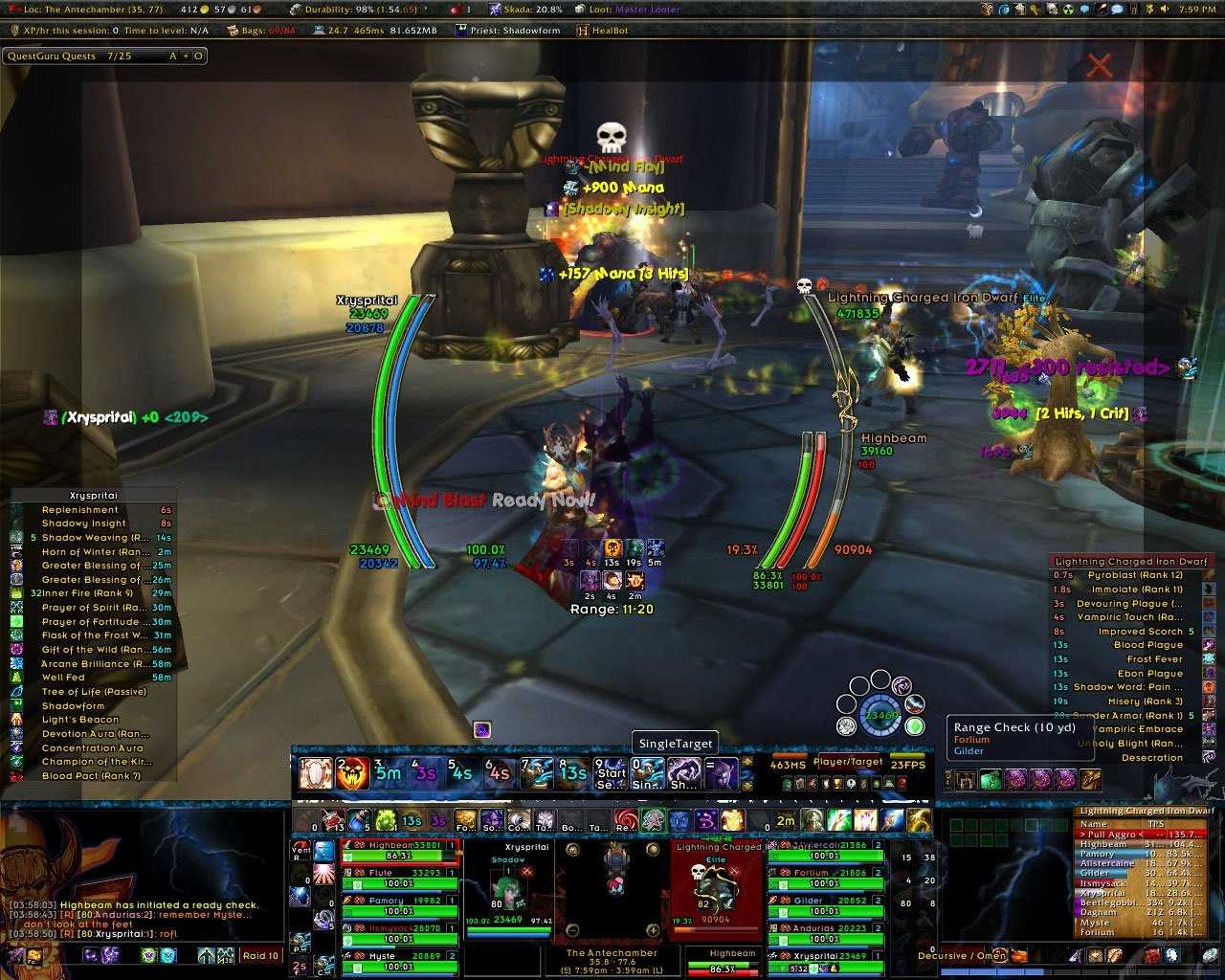This screenshot has height=980, width=1225.
Task: Click the SingleTarget macro button
Action: (675, 745)
